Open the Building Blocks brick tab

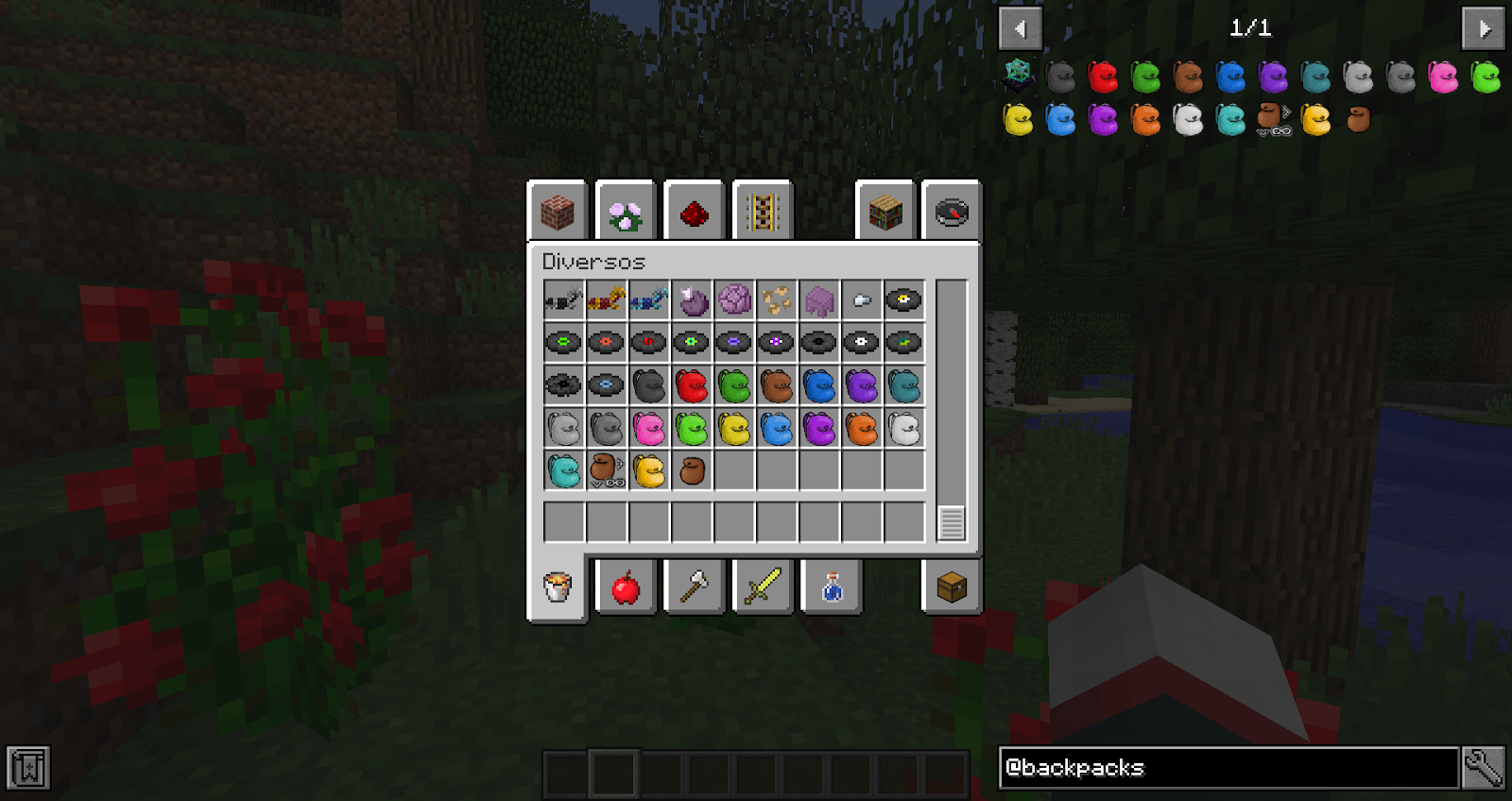[x=558, y=212]
